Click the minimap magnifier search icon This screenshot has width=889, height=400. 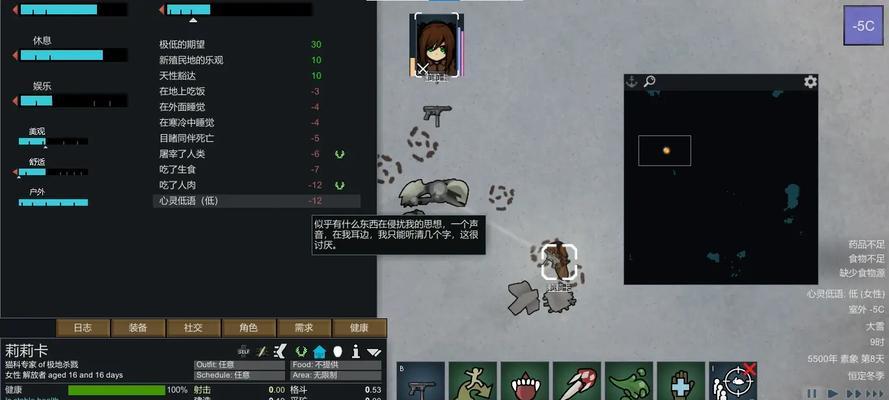pos(649,82)
